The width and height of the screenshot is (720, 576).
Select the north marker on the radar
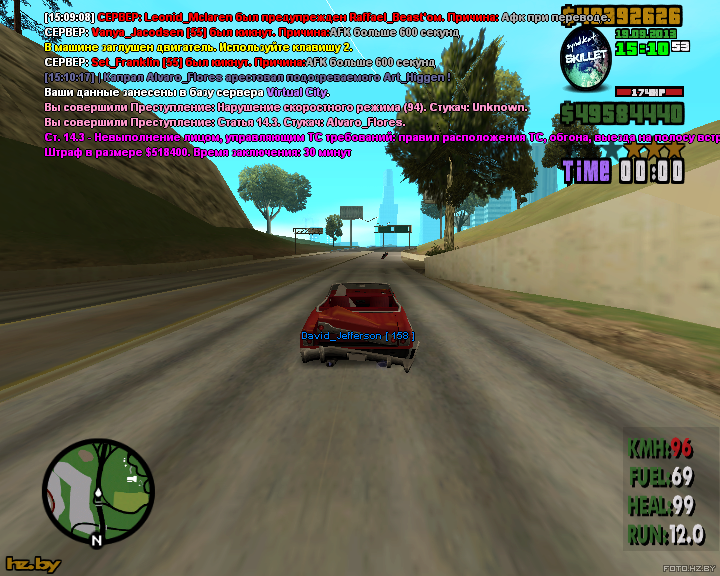pyautogui.click(x=96, y=540)
